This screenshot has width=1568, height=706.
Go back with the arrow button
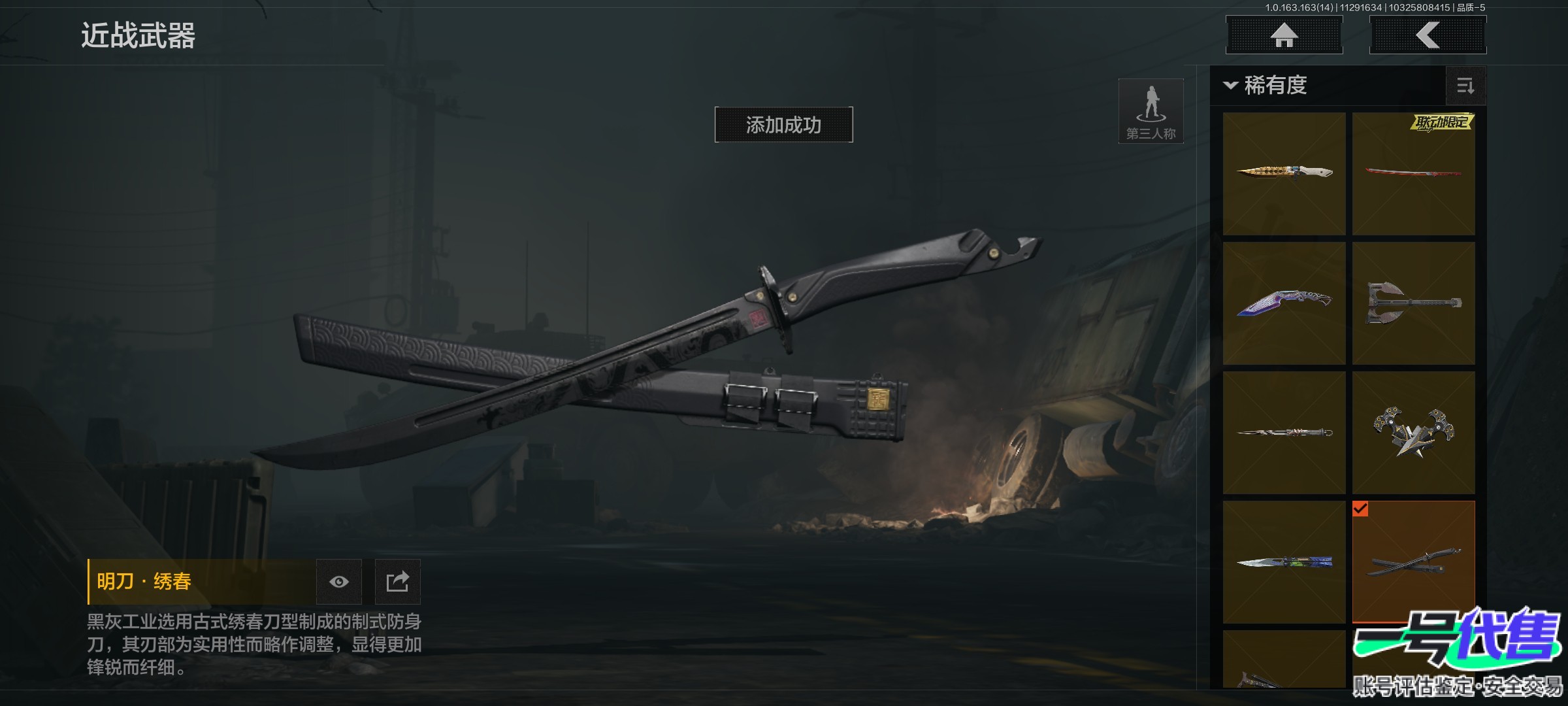[1428, 35]
